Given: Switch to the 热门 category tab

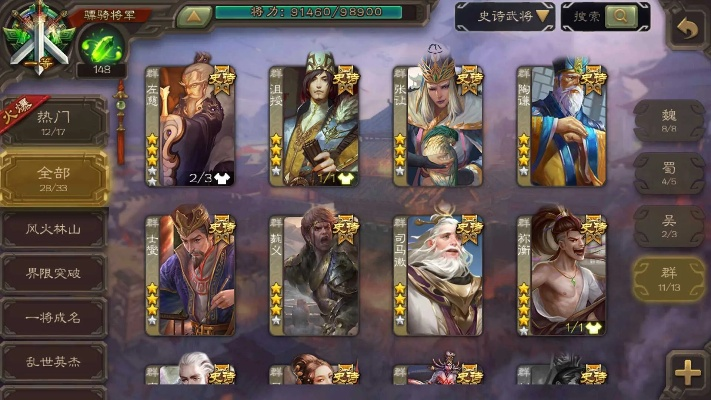Looking at the screenshot, I should point(53,122).
